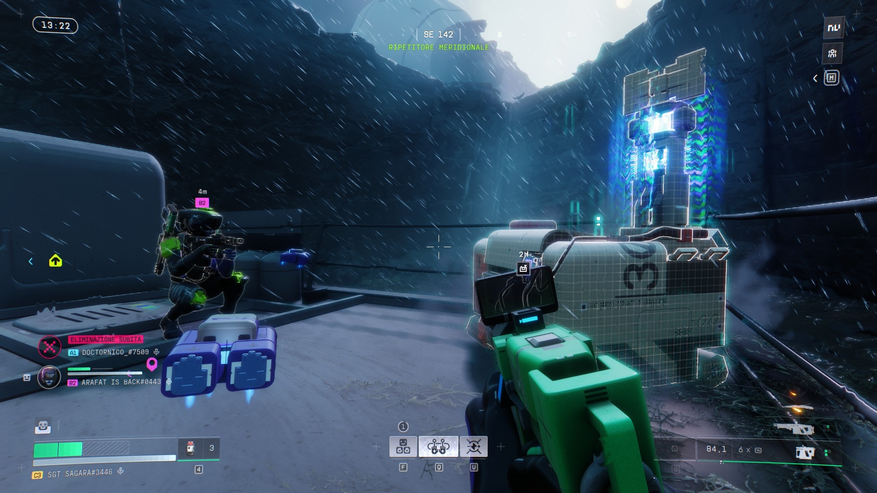The width and height of the screenshot is (877, 493).
Task: Click the yellow home objective marker
Action: [55, 261]
